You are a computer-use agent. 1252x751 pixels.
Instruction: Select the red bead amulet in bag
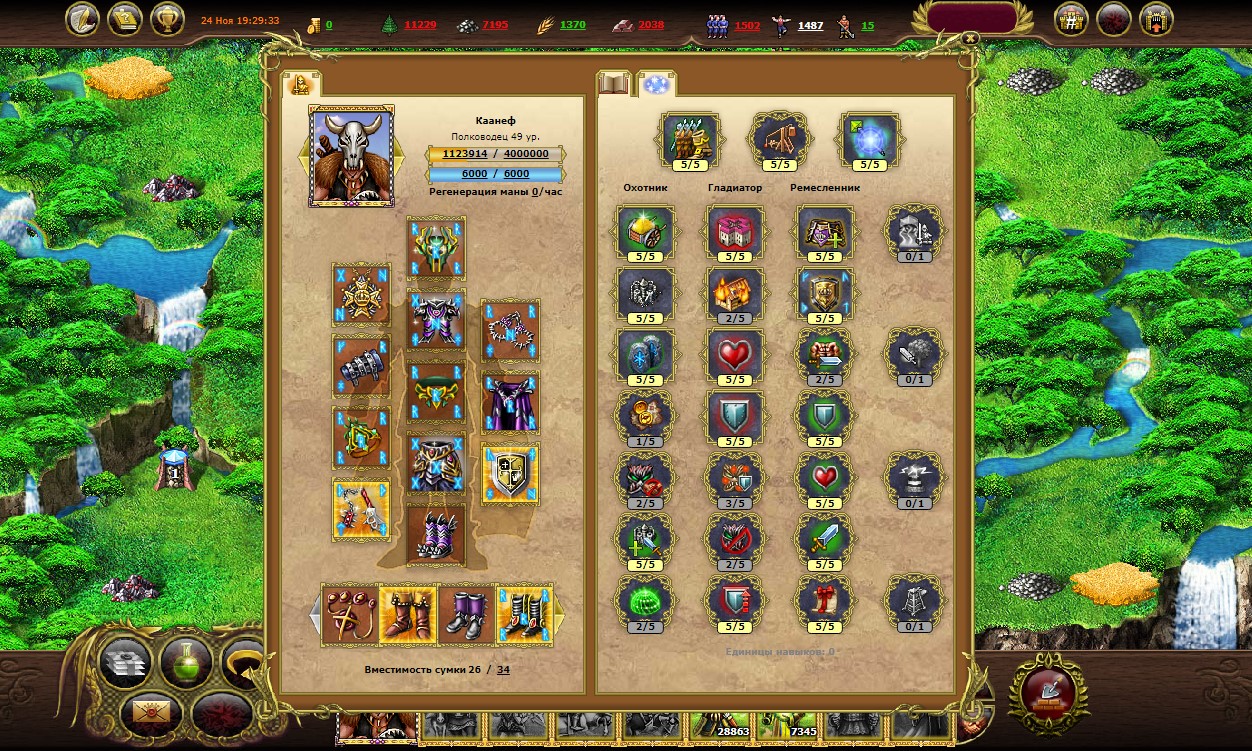(x=351, y=614)
